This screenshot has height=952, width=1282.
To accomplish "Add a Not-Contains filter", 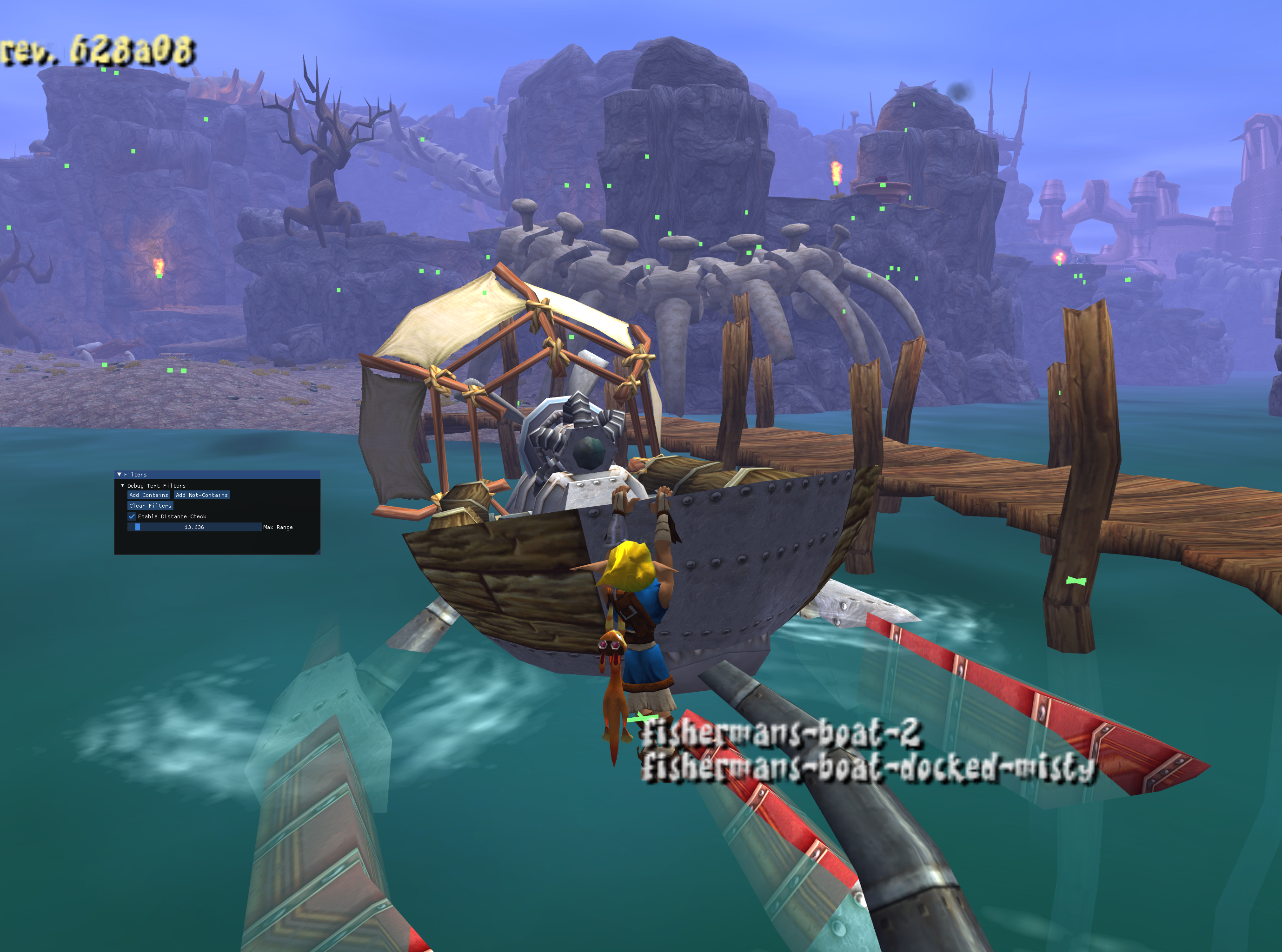I will [201, 495].
